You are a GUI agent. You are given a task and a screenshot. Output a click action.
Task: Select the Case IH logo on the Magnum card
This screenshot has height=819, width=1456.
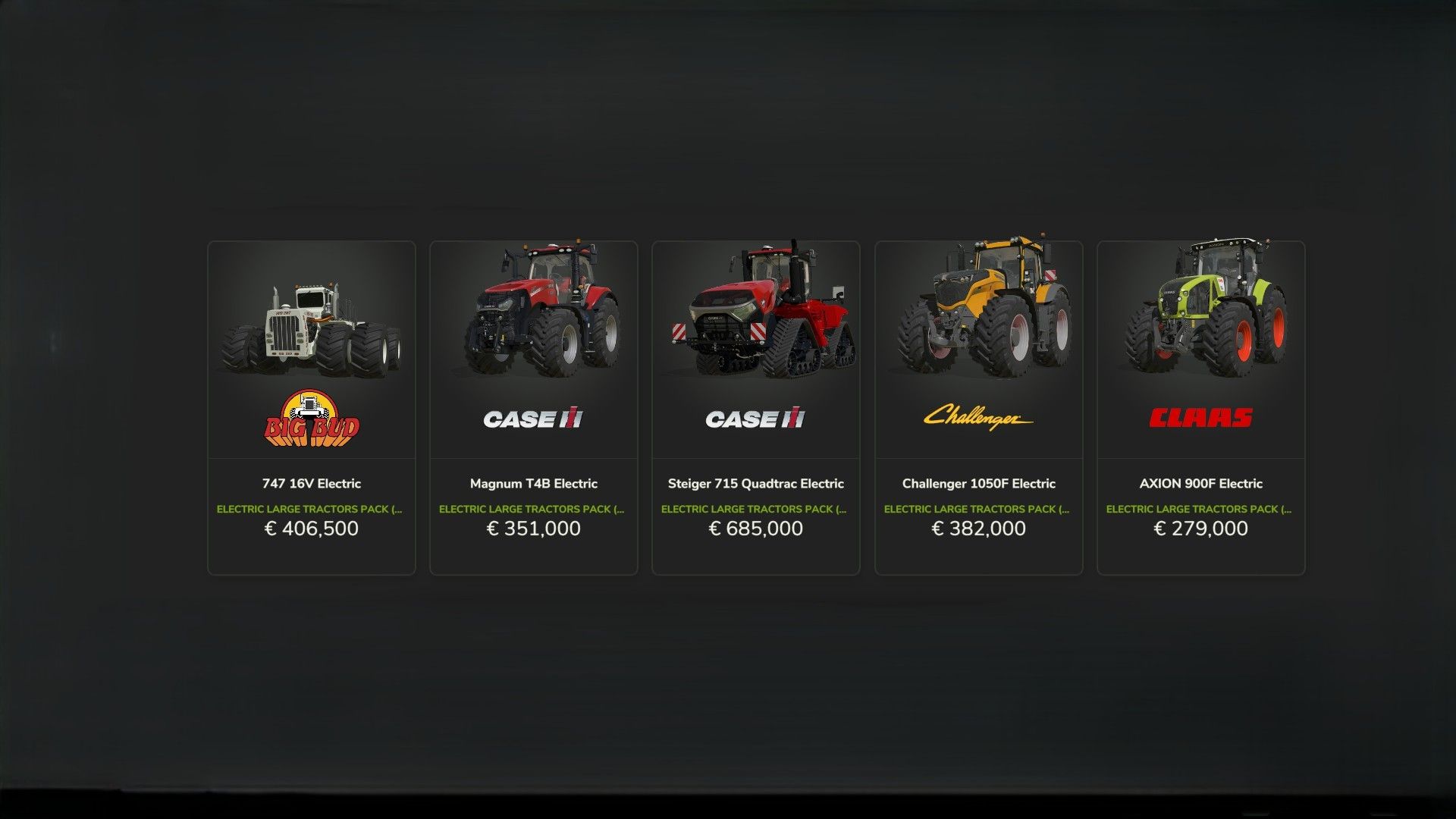pyautogui.click(x=533, y=419)
